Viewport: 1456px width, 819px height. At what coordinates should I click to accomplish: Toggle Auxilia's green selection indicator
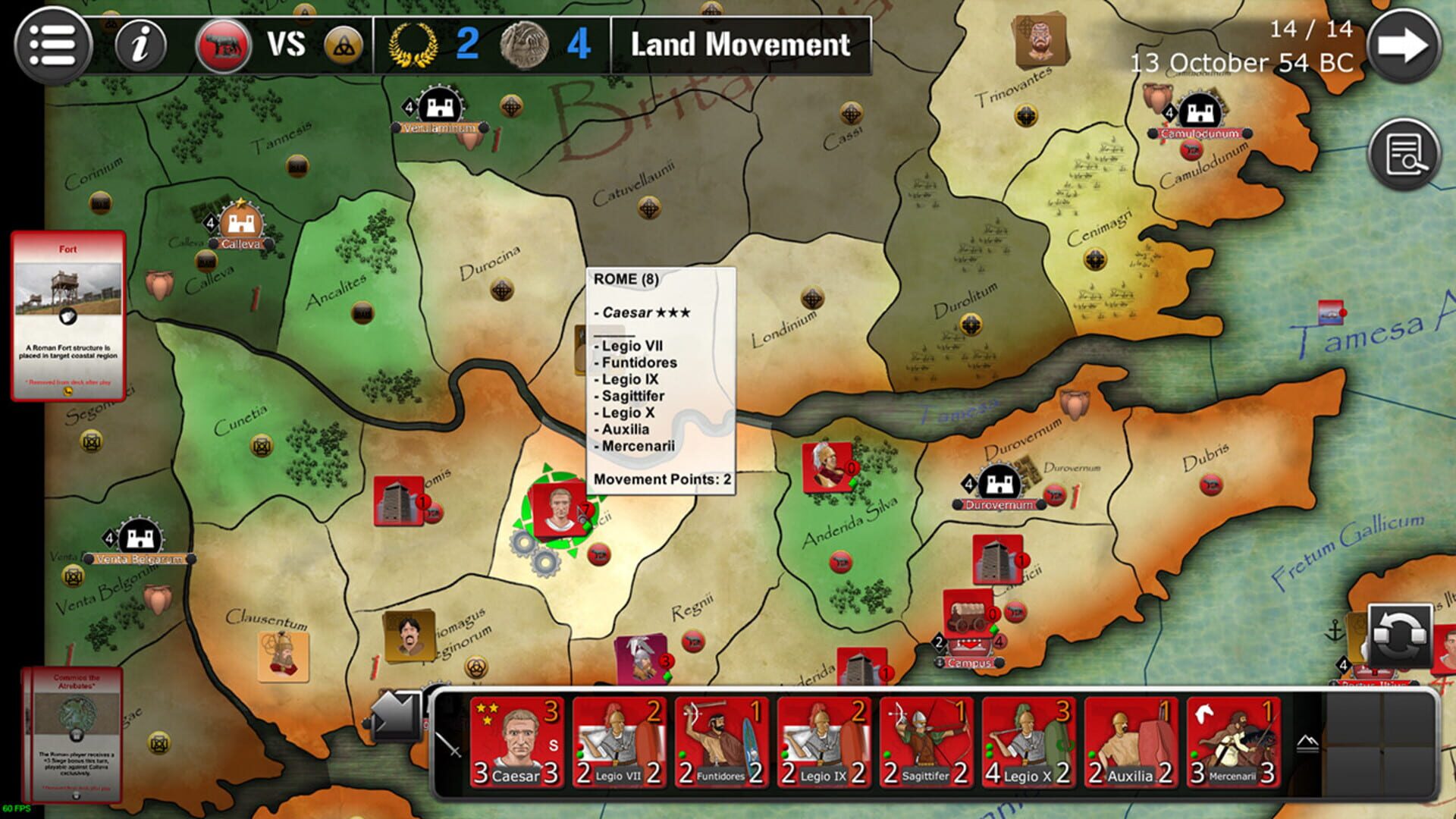(1092, 755)
